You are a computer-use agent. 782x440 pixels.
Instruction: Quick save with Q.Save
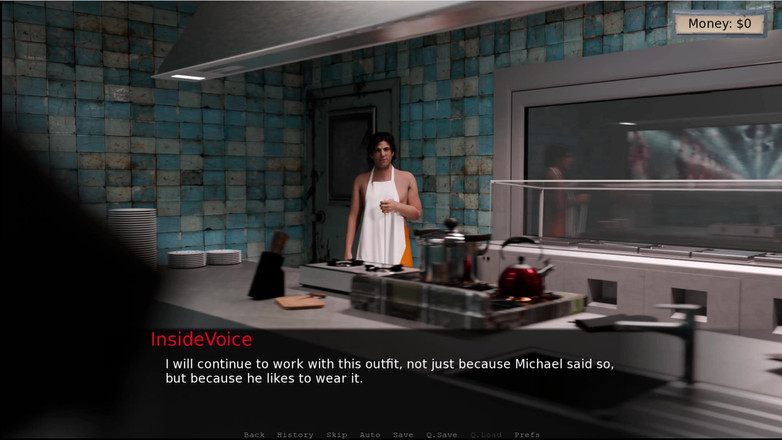tap(441, 435)
